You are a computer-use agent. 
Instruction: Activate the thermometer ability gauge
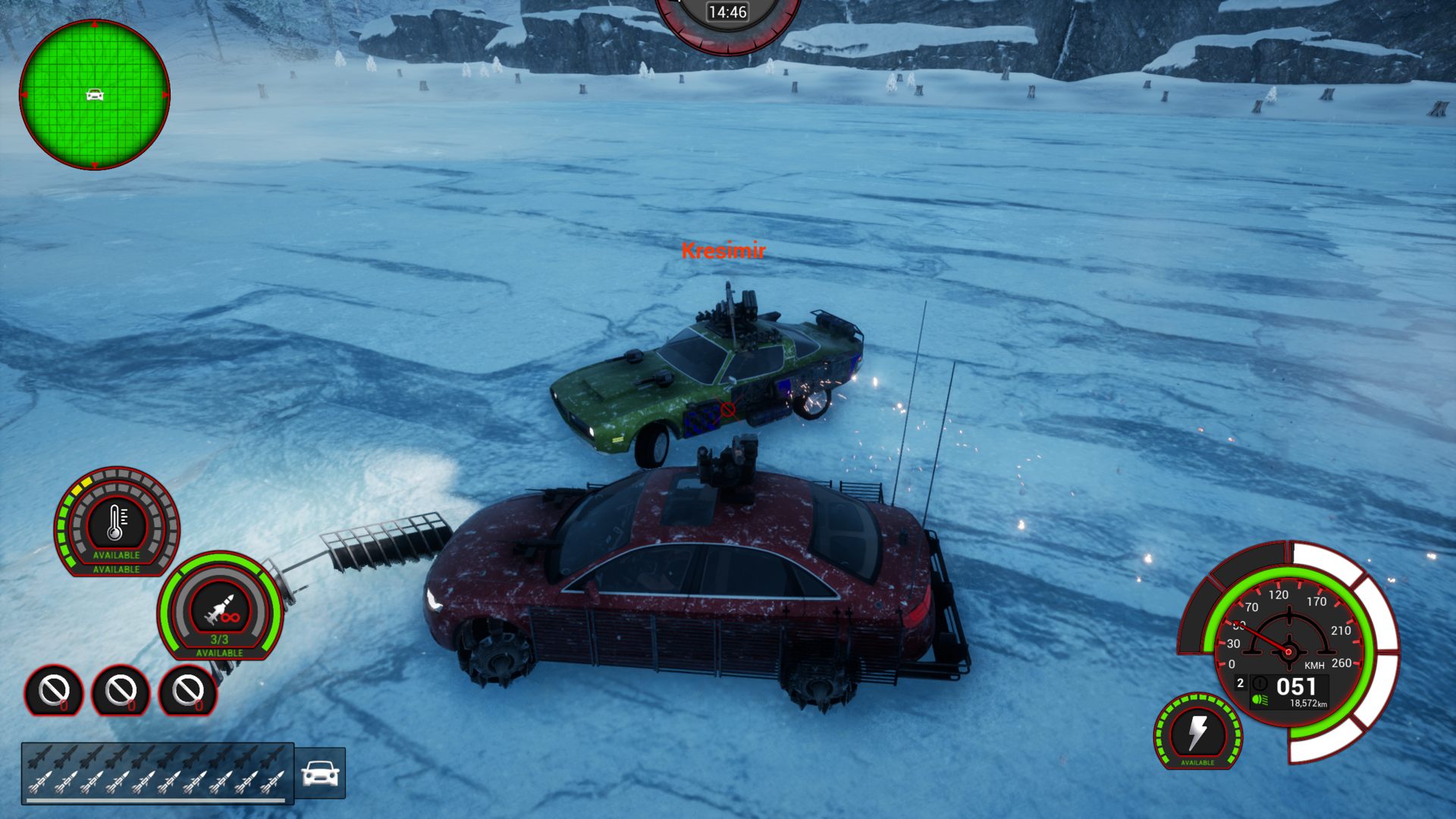pos(116,522)
